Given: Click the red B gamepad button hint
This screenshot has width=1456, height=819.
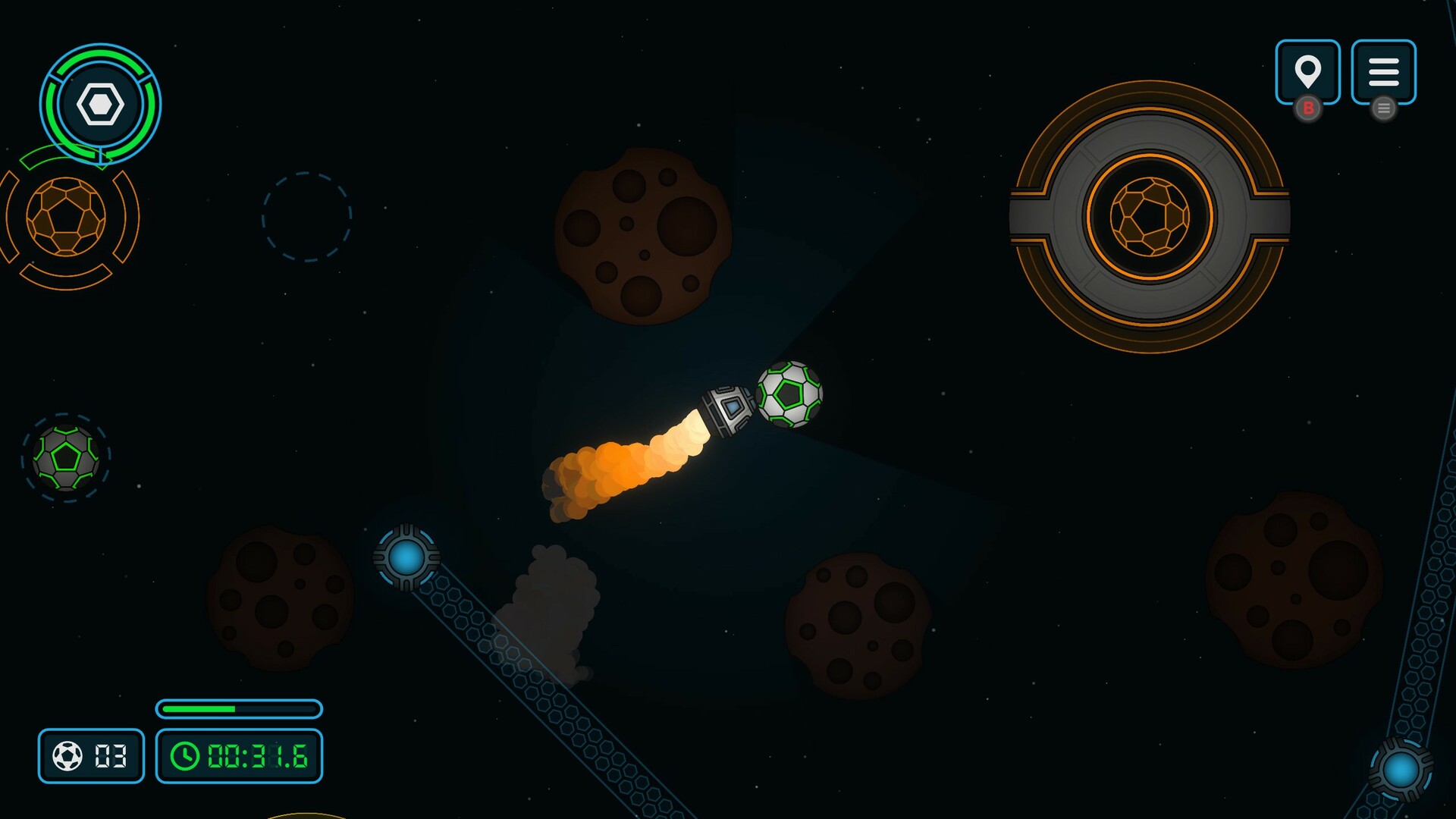Looking at the screenshot, I should click(x=1307, y=109).
